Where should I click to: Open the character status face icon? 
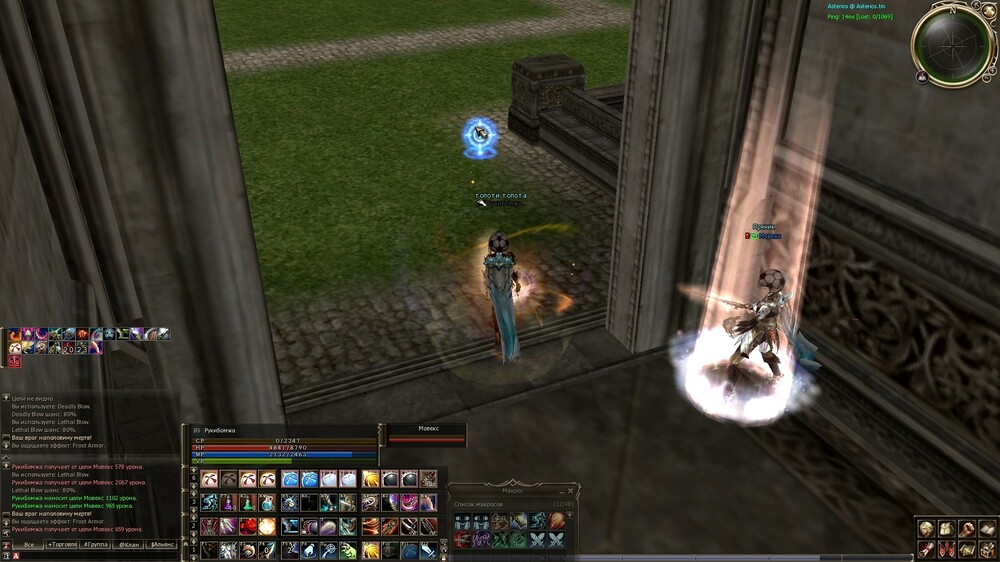point(927,529)
